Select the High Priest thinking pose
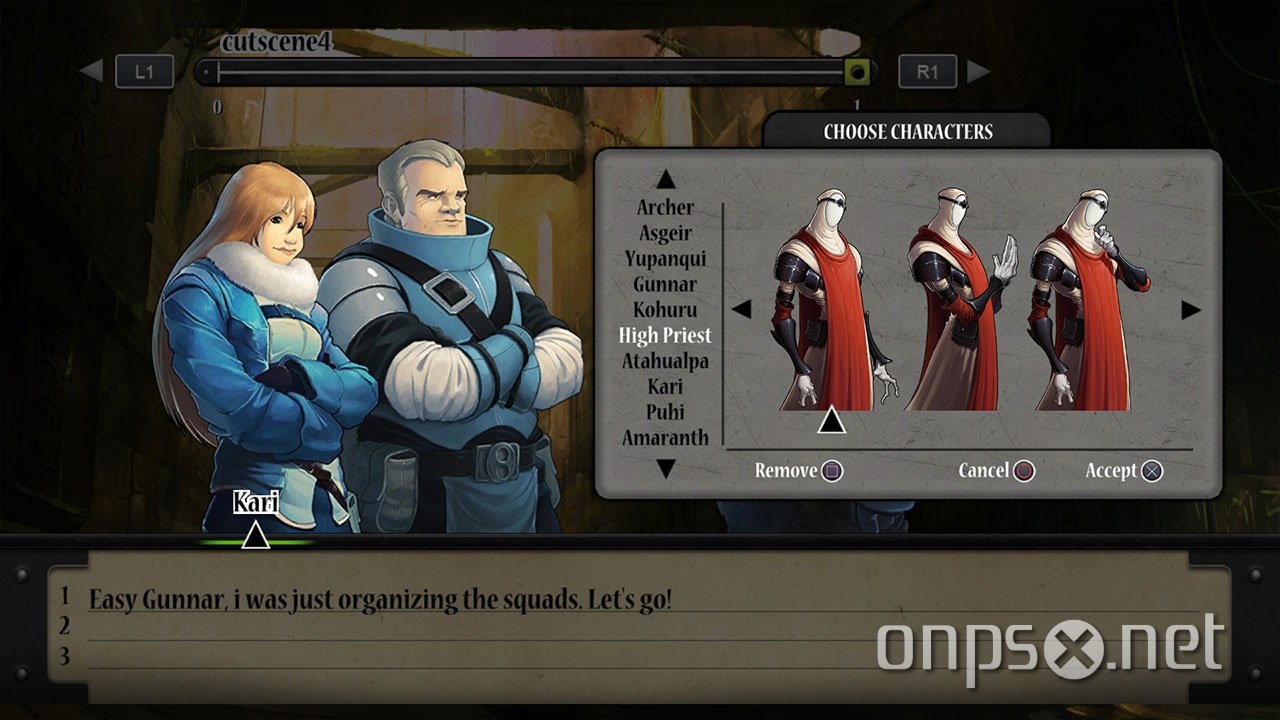Viewport: 1280px width, 720px height. [1087, 300]
